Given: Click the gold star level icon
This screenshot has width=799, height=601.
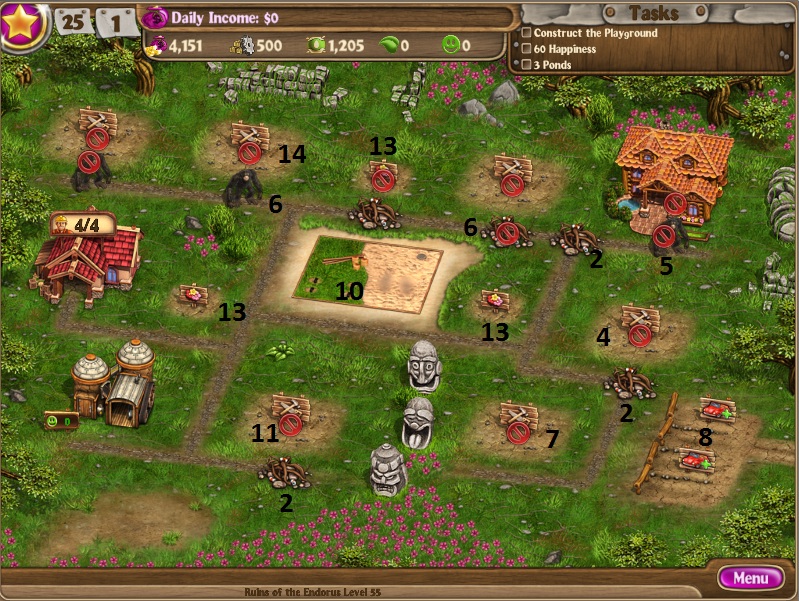Looking at the screenshot, I should (x=23, y=25).
